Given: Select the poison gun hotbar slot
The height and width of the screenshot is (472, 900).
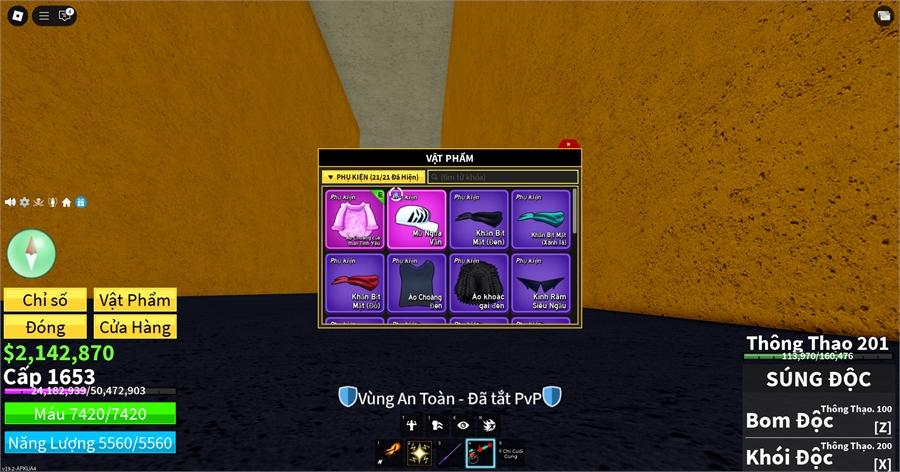Looking at the screenshot, I should click(x=480, y=454).
